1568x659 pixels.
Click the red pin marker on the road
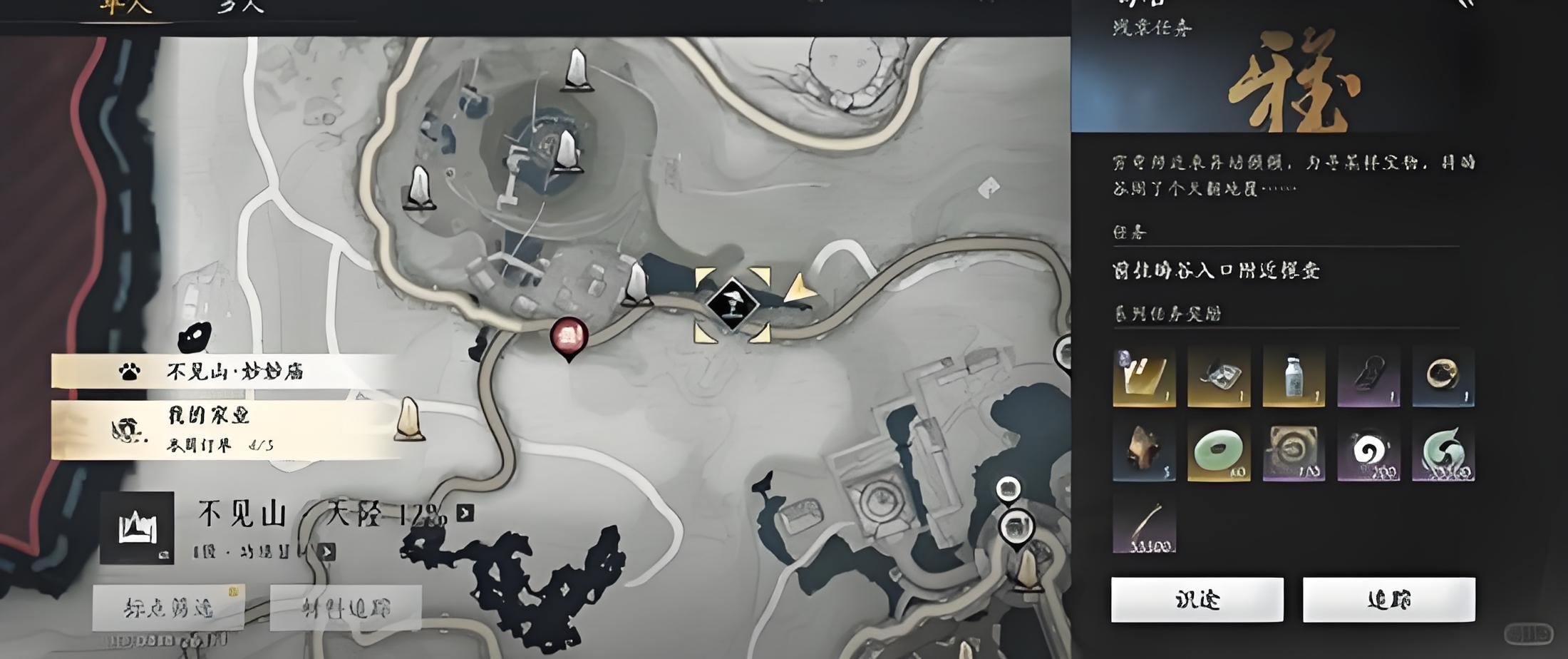click(x=569, y=337)
